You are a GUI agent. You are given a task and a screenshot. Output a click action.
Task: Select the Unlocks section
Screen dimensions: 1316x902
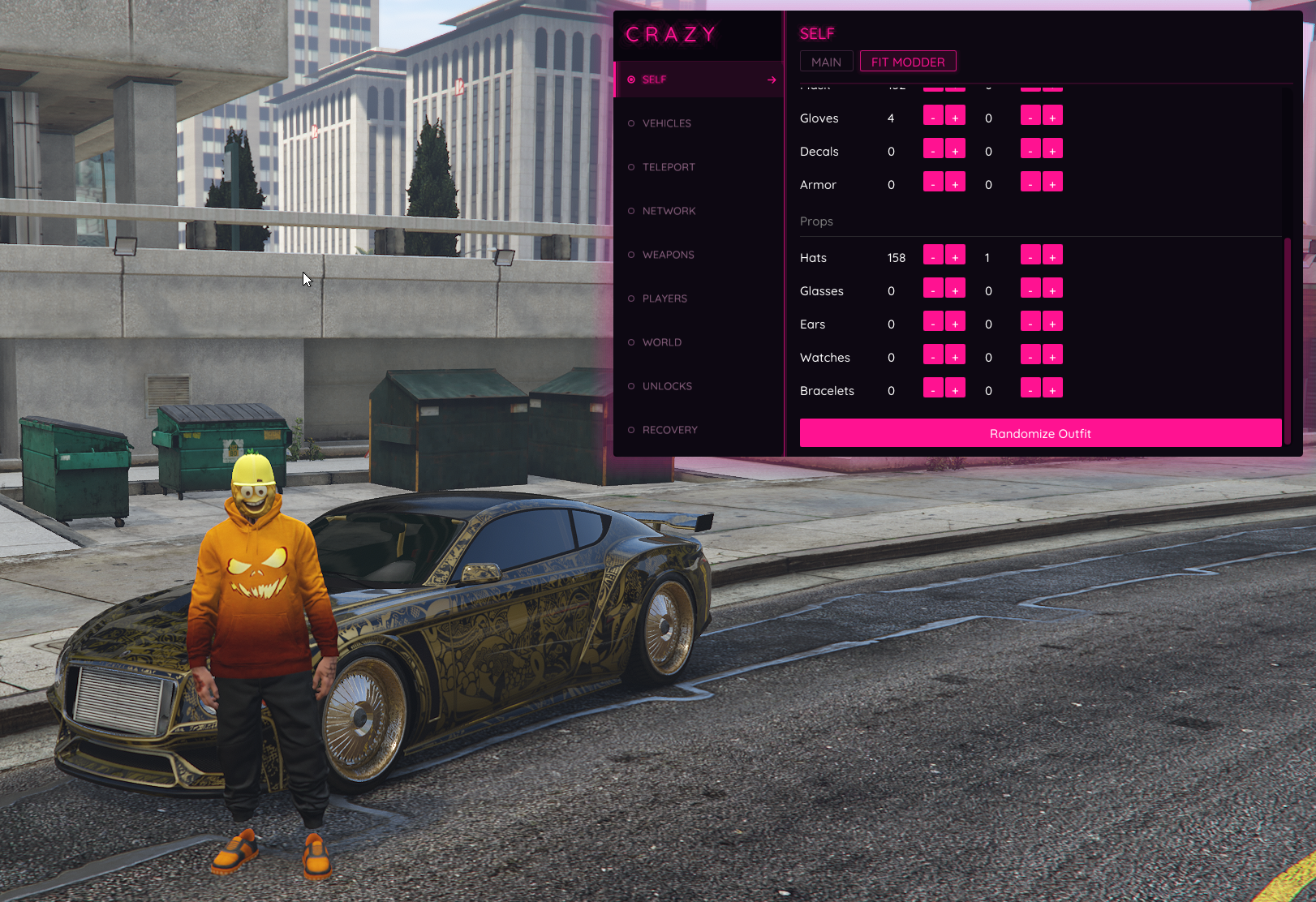coord(667,386)
